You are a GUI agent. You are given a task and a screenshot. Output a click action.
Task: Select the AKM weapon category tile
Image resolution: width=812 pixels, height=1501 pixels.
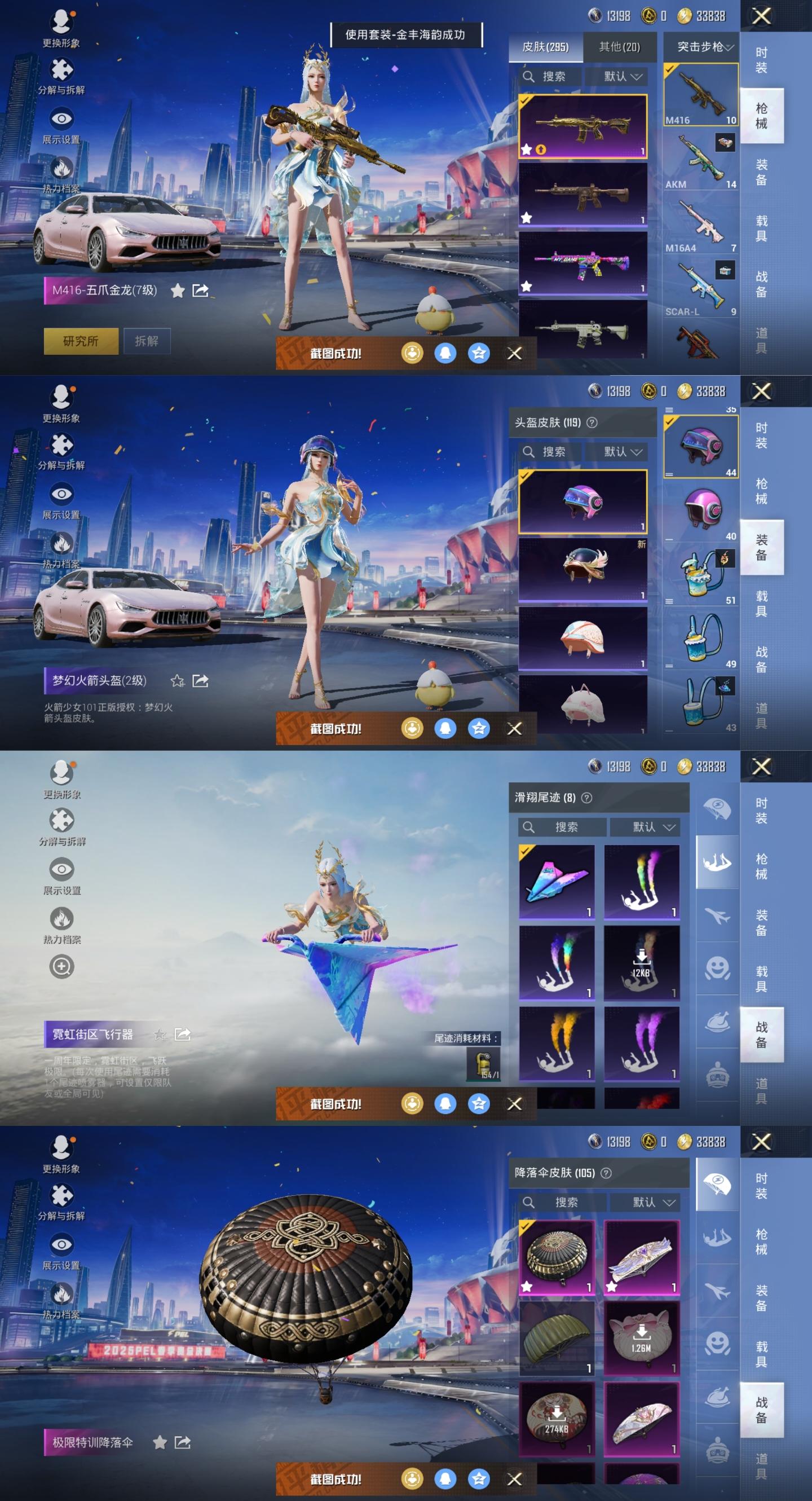701,159
